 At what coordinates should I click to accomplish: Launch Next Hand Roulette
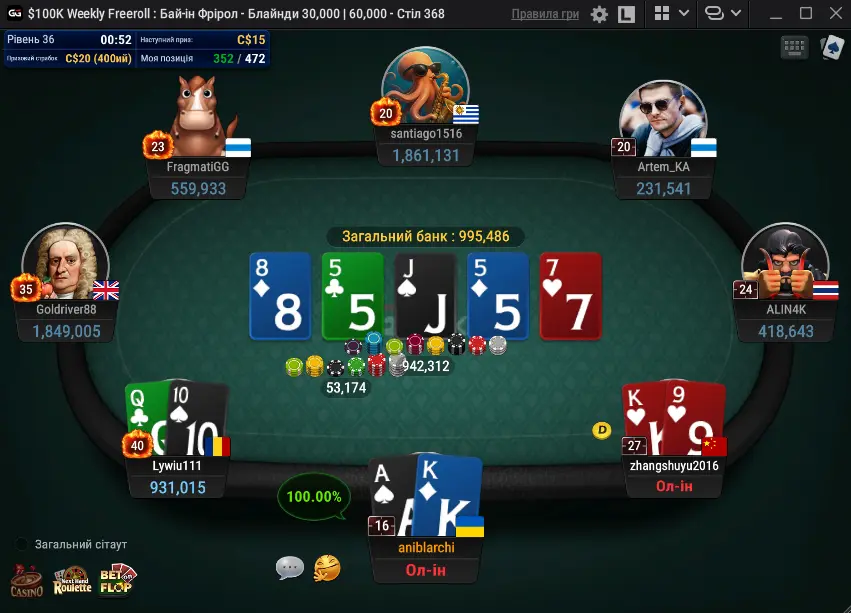point(72,580)
